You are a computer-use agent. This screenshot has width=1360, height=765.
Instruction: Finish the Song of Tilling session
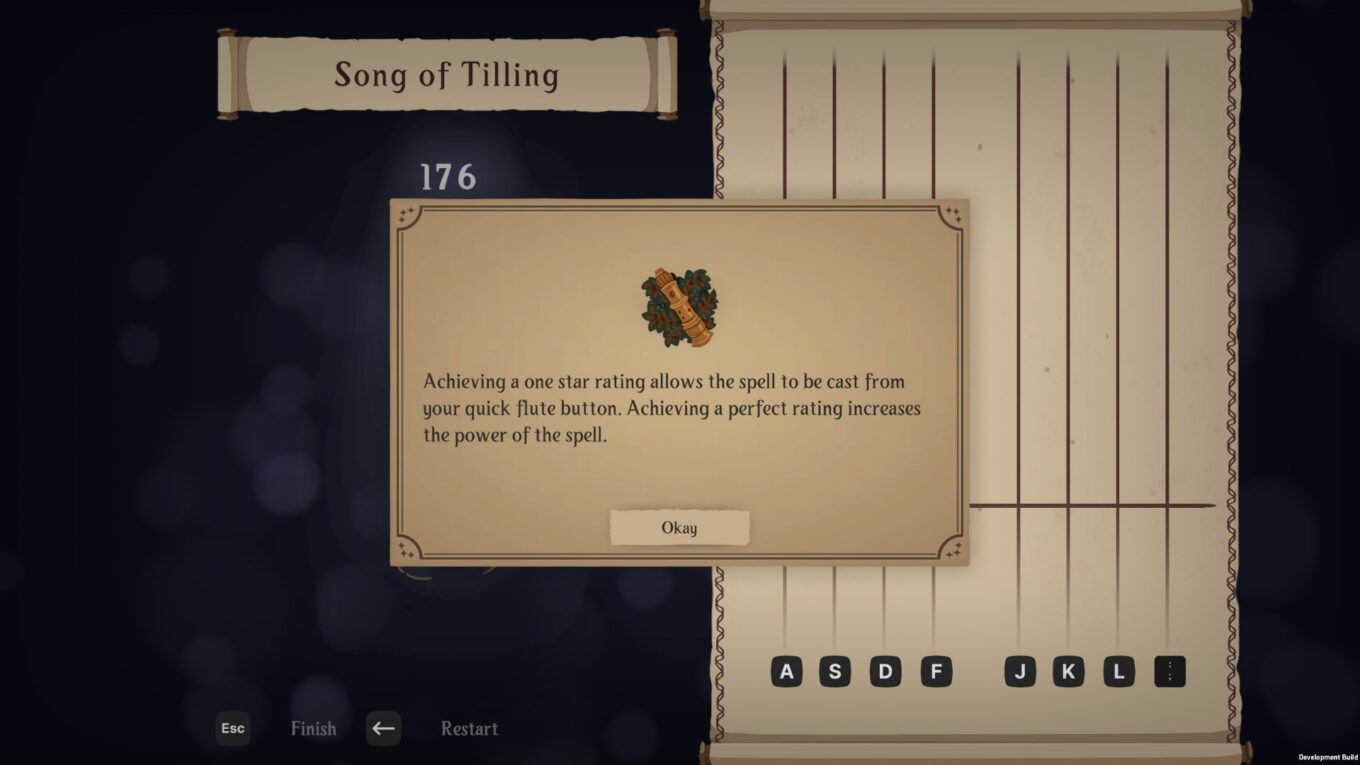[x=313, y=729]
